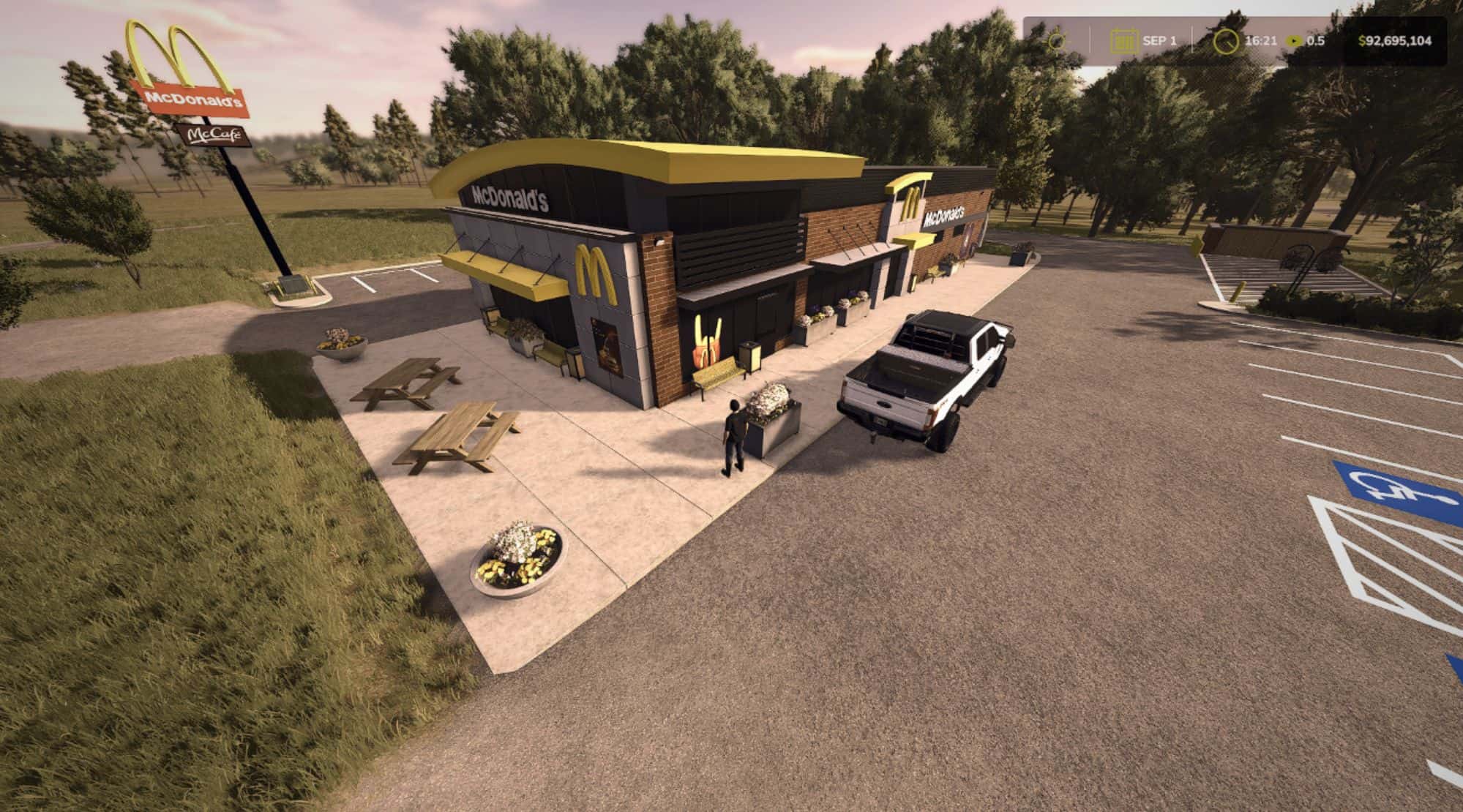
Task: Open the calendar icon next to SEP 1
Action: pos(1123,42)
